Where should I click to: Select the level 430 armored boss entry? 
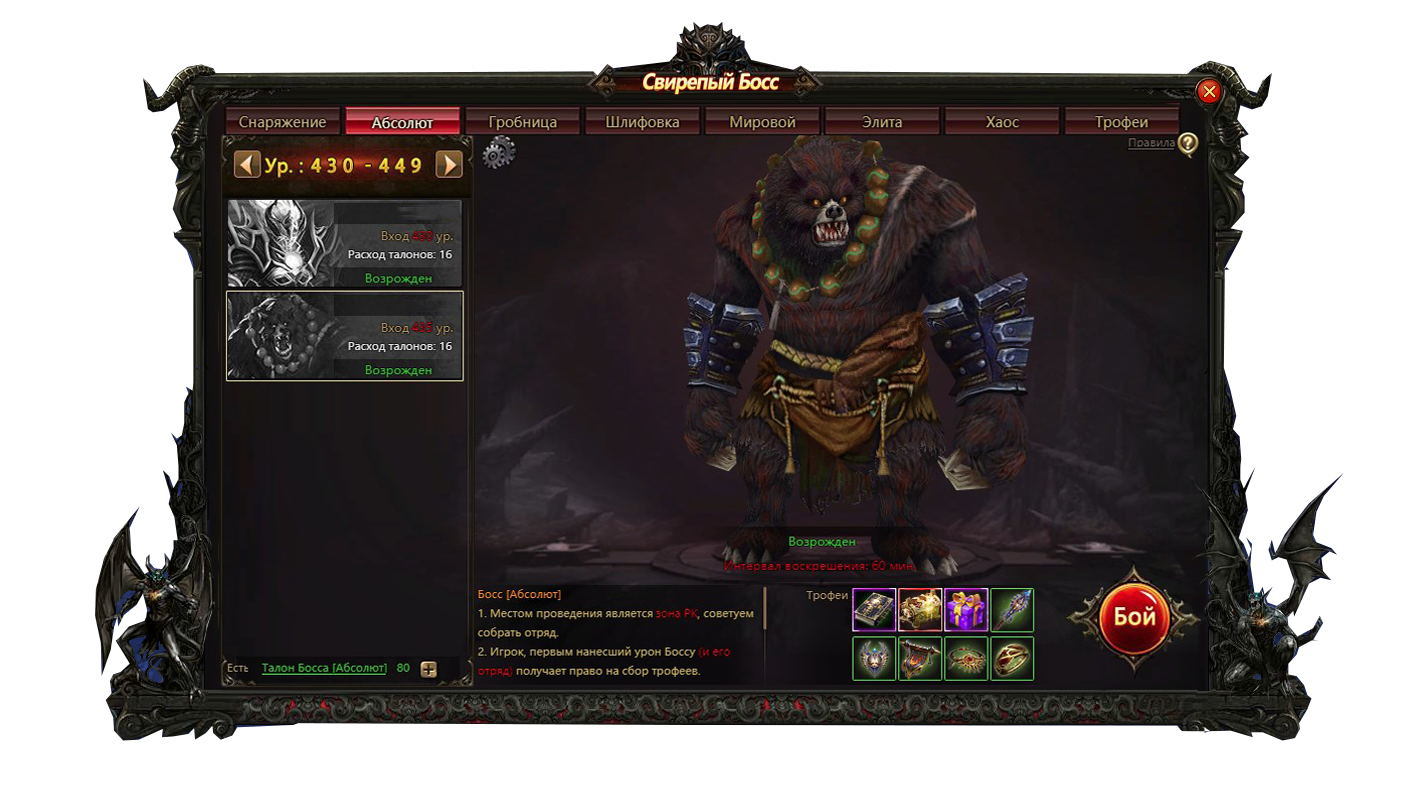344,243
